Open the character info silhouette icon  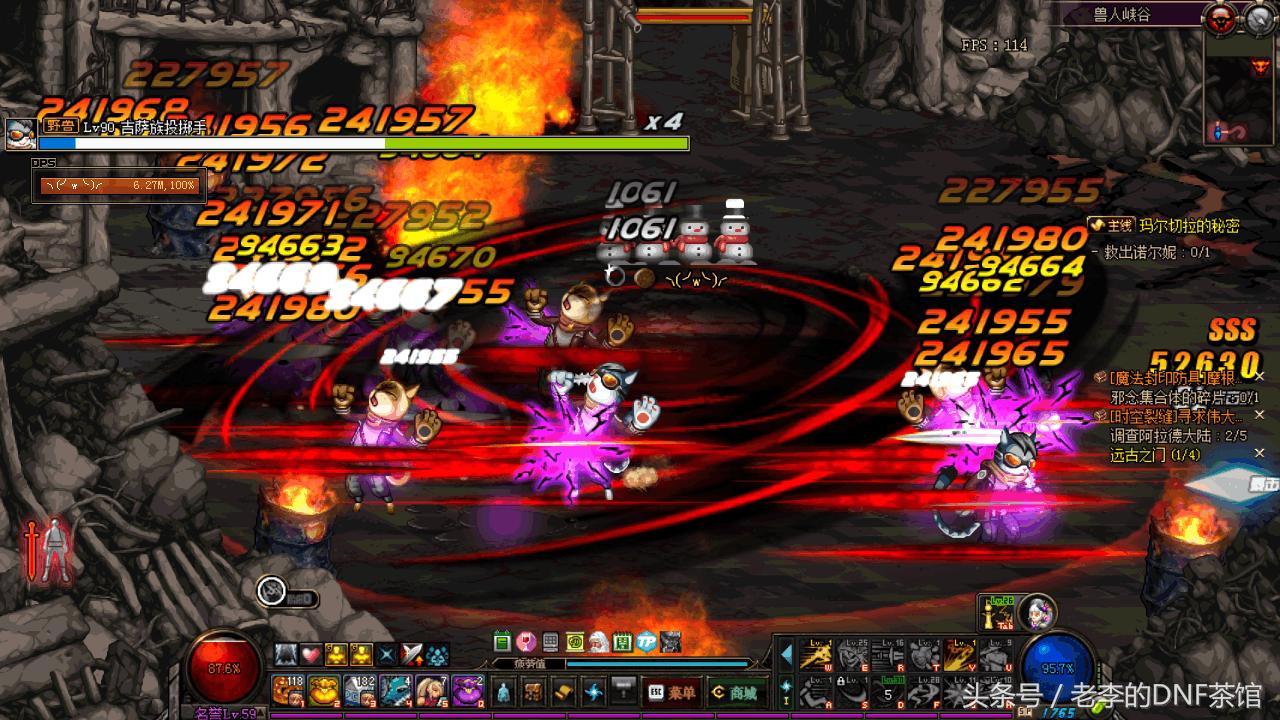(503, 691)
